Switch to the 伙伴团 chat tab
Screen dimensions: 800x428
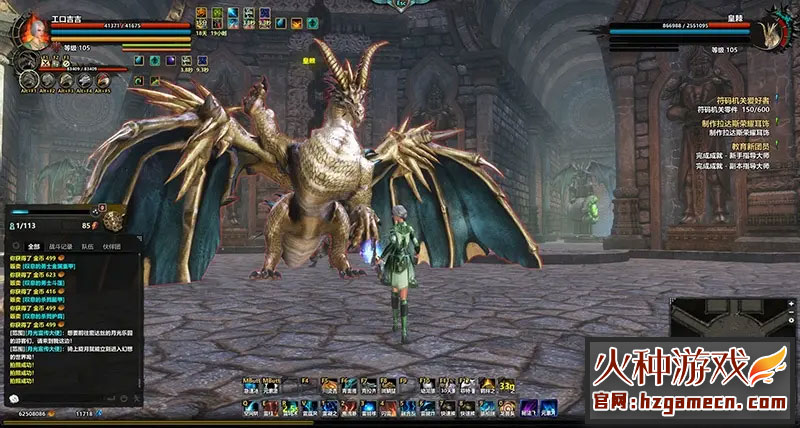click(x=111, y=245)
